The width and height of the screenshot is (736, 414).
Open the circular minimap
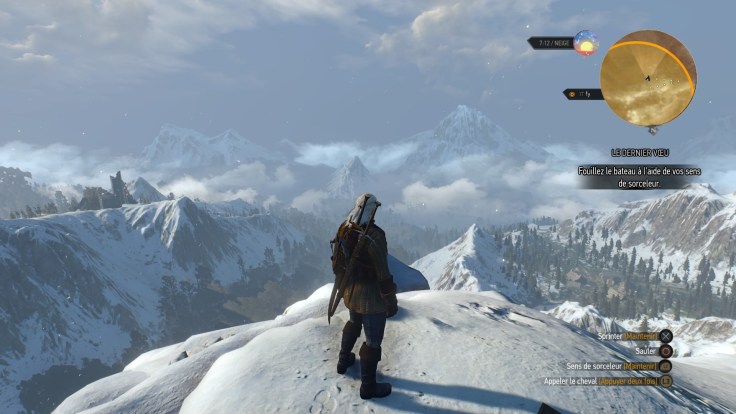pyautogui.click(x=648, y=78)
